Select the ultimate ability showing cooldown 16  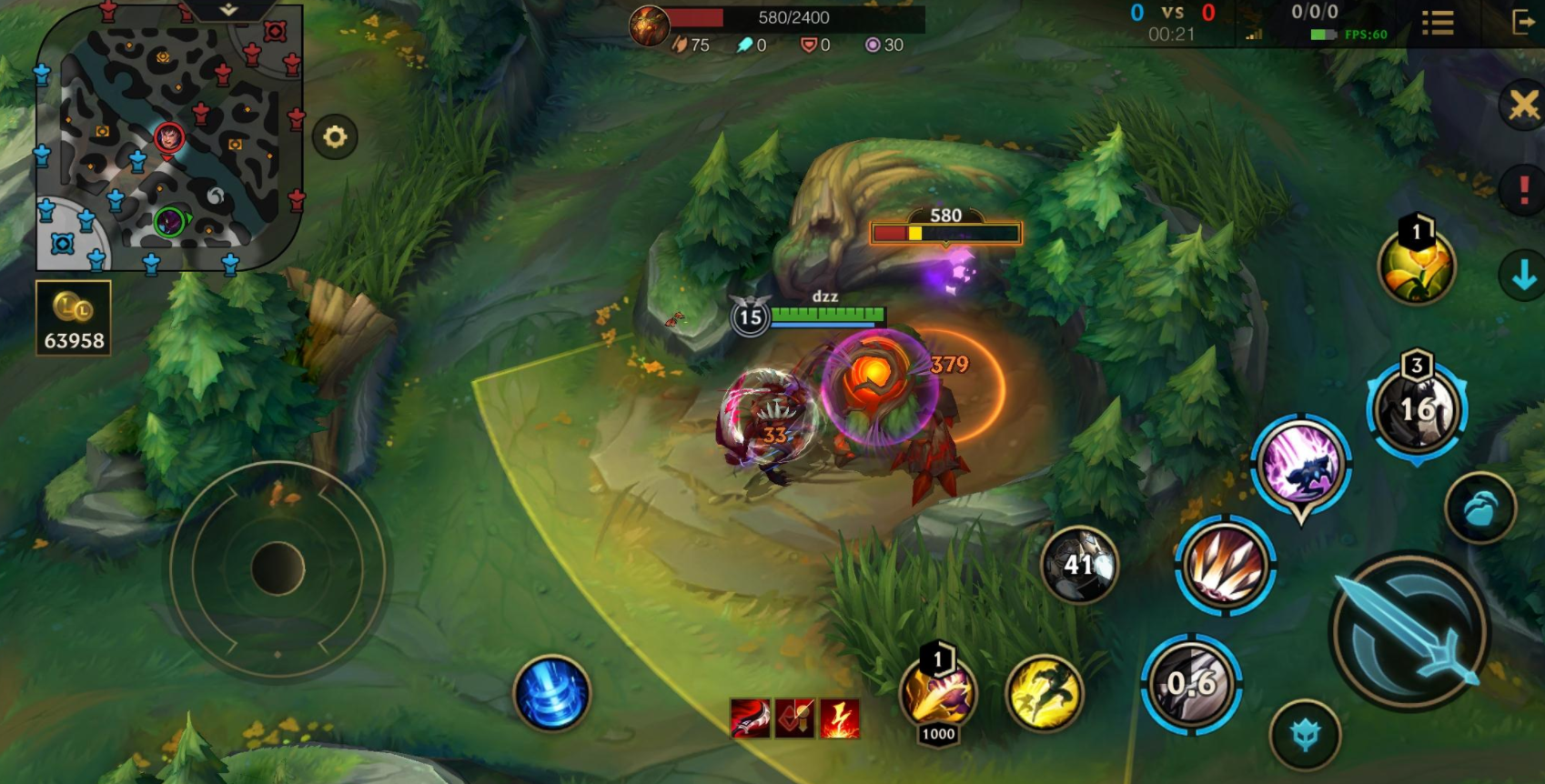[1417, 409]
